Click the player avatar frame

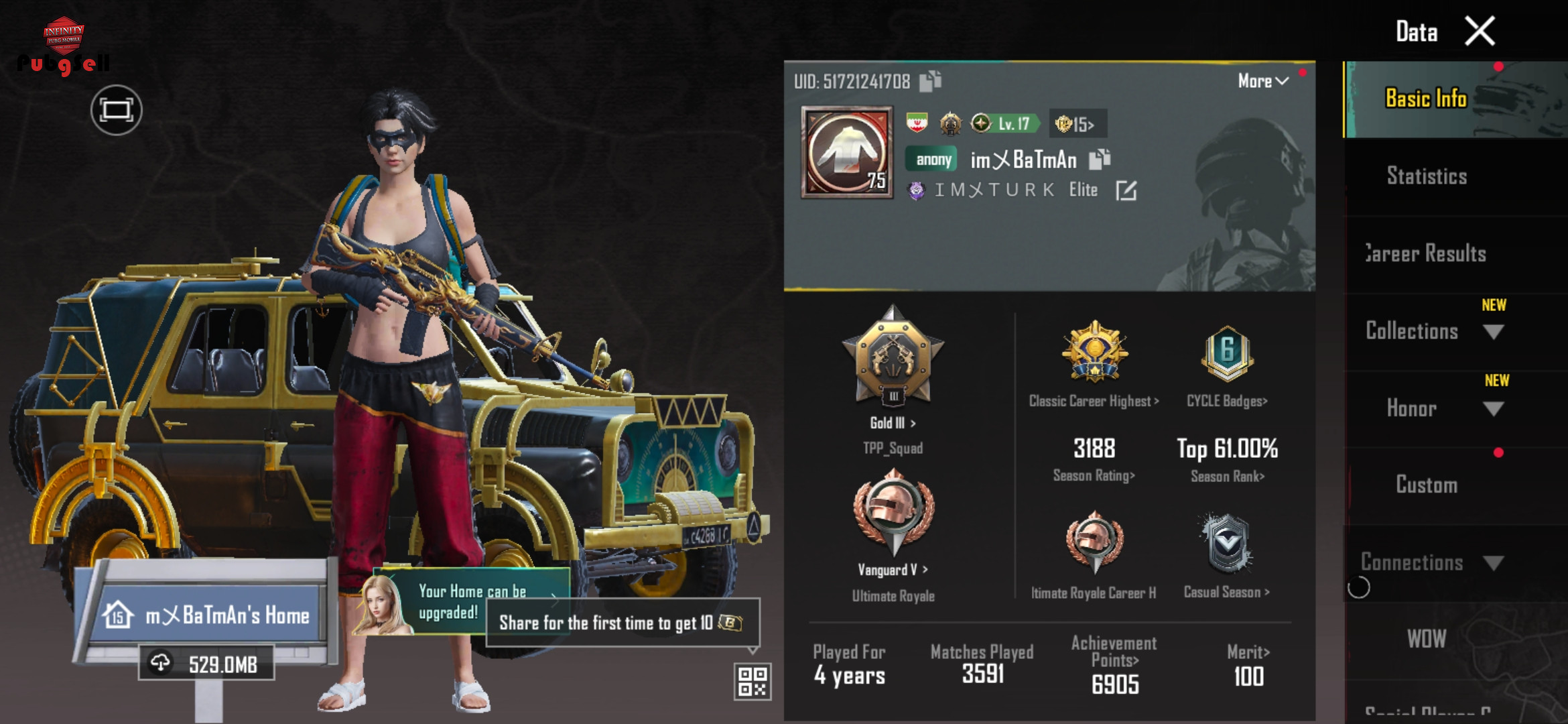point(847,153)
